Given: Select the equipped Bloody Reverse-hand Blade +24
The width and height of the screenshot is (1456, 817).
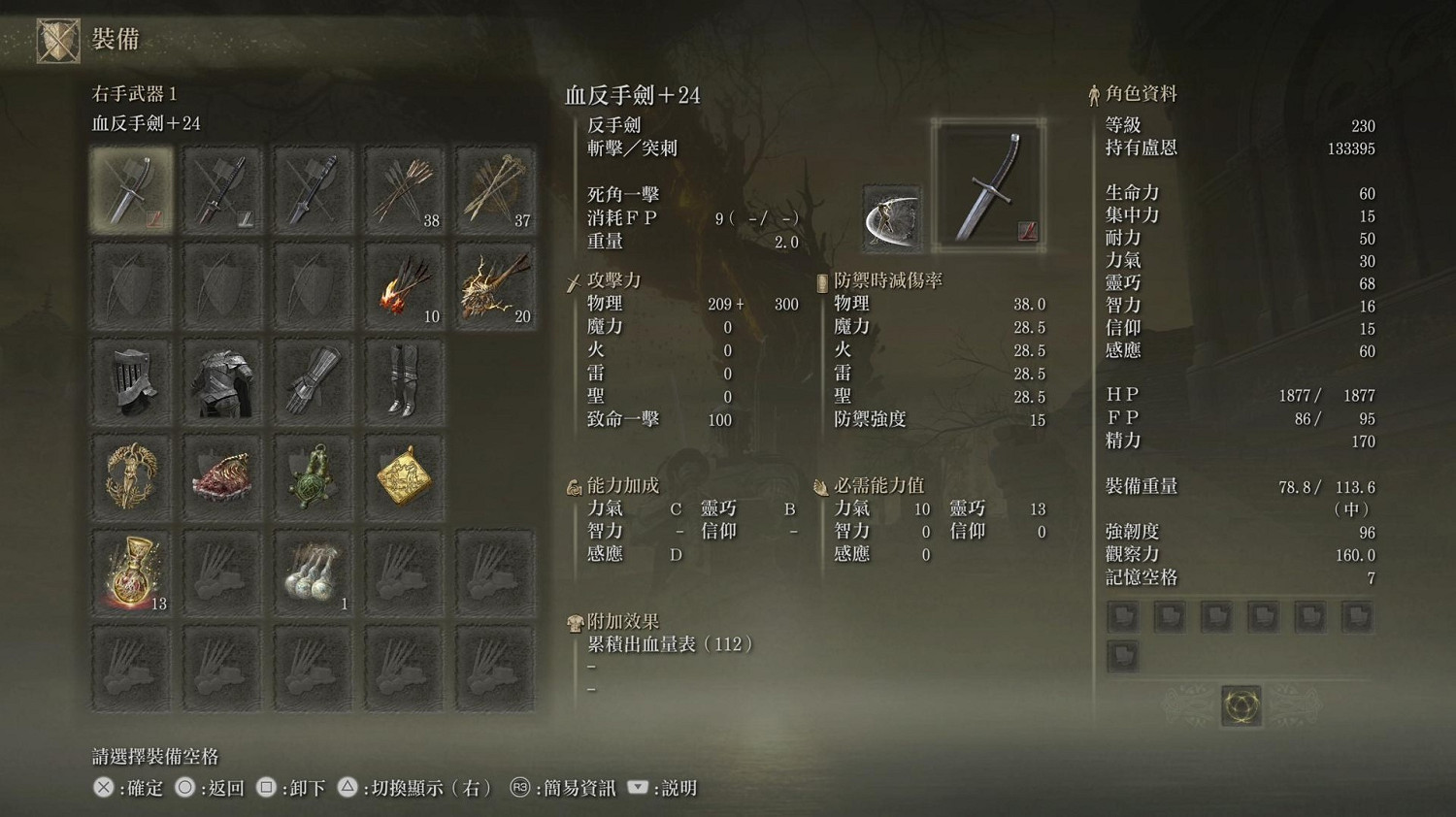Looking at the screenshot, I should coord(130,189).
